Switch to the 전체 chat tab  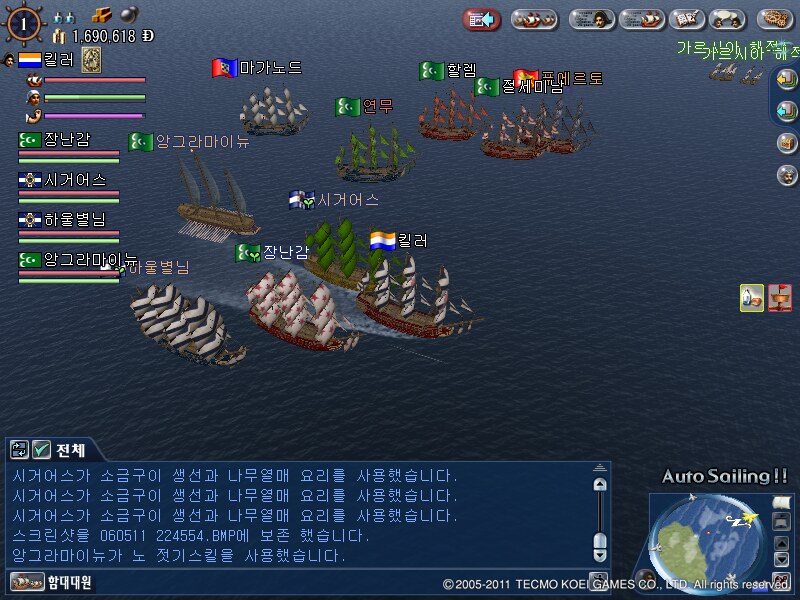coord(70,449)
